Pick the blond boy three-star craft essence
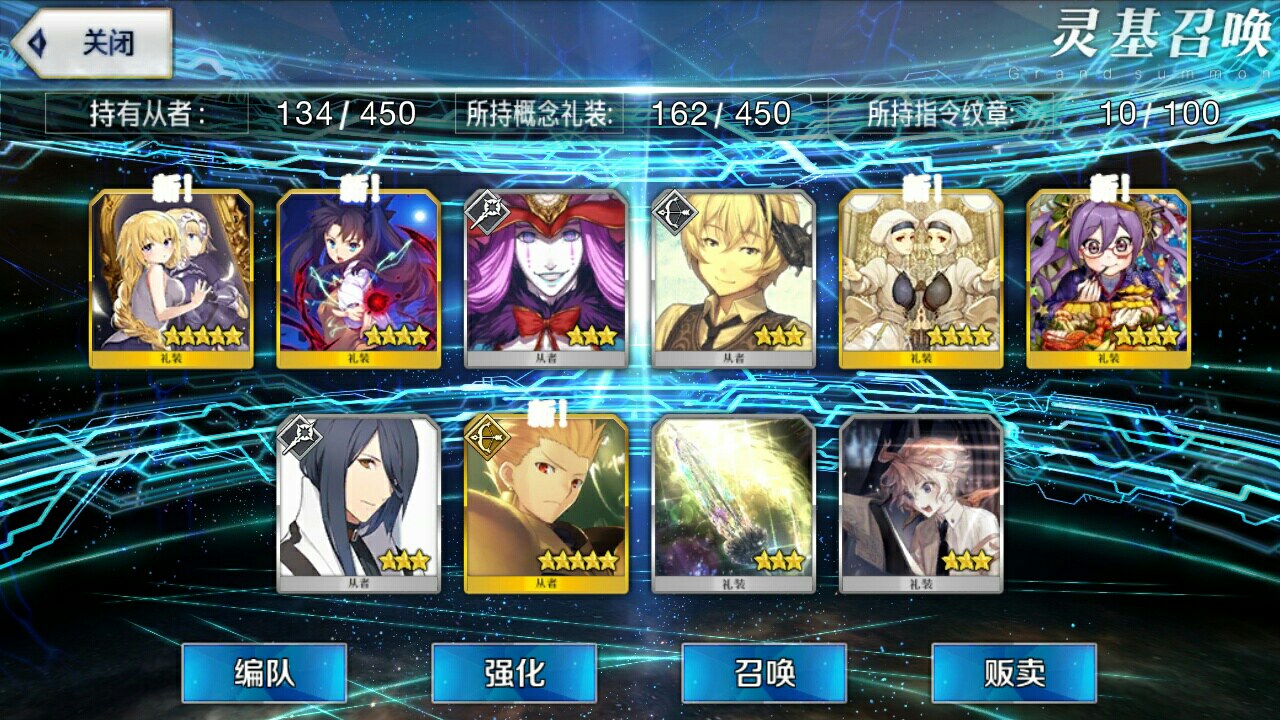 (x=921, y=504)
